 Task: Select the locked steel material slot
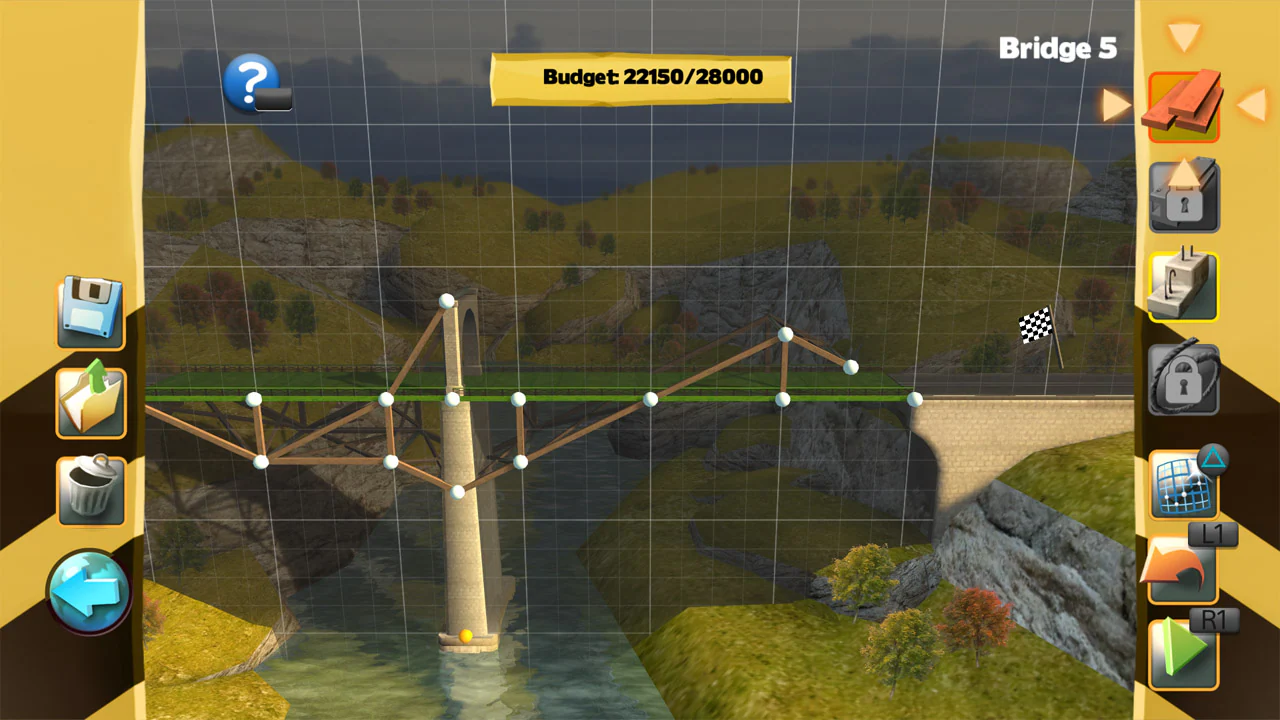(x=1183, y=195)
